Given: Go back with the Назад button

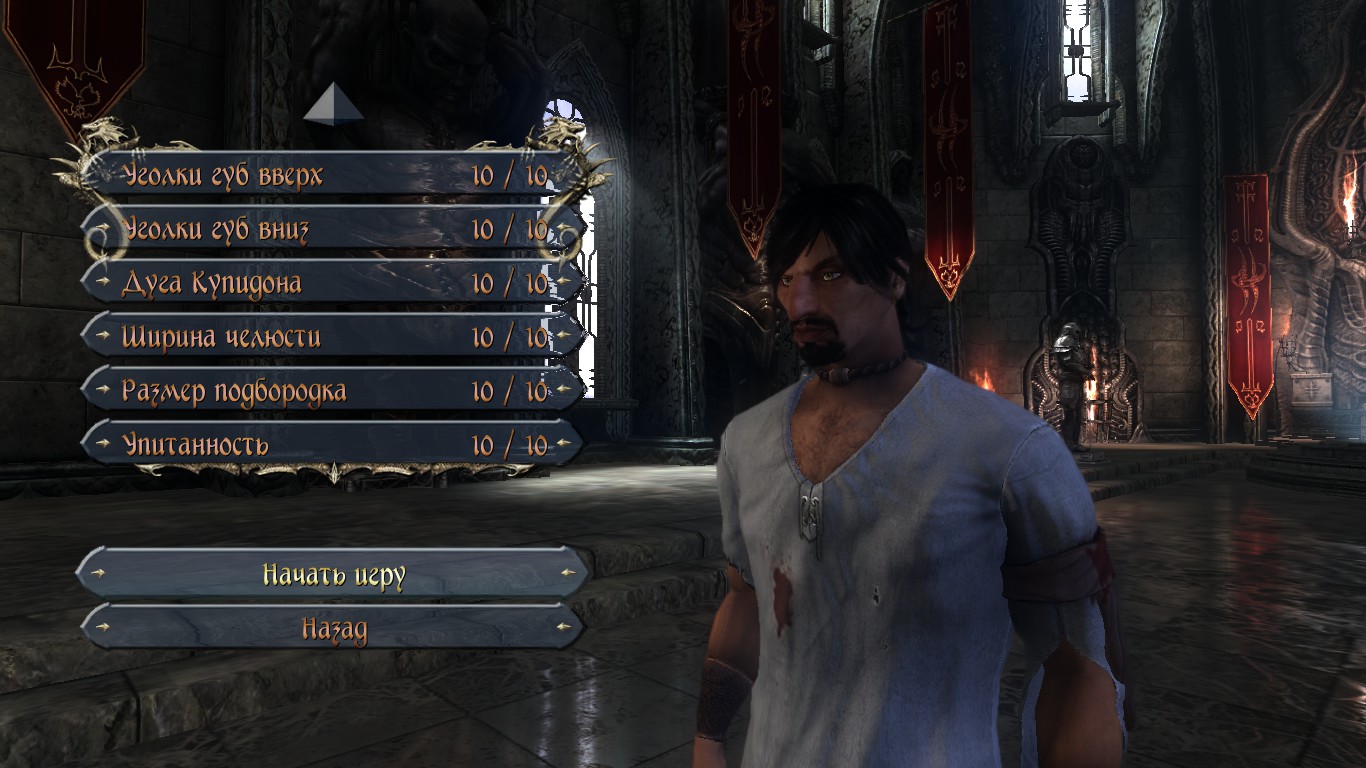Looking at the screenshot, I should pyautogui.click(x=333, y=629).
